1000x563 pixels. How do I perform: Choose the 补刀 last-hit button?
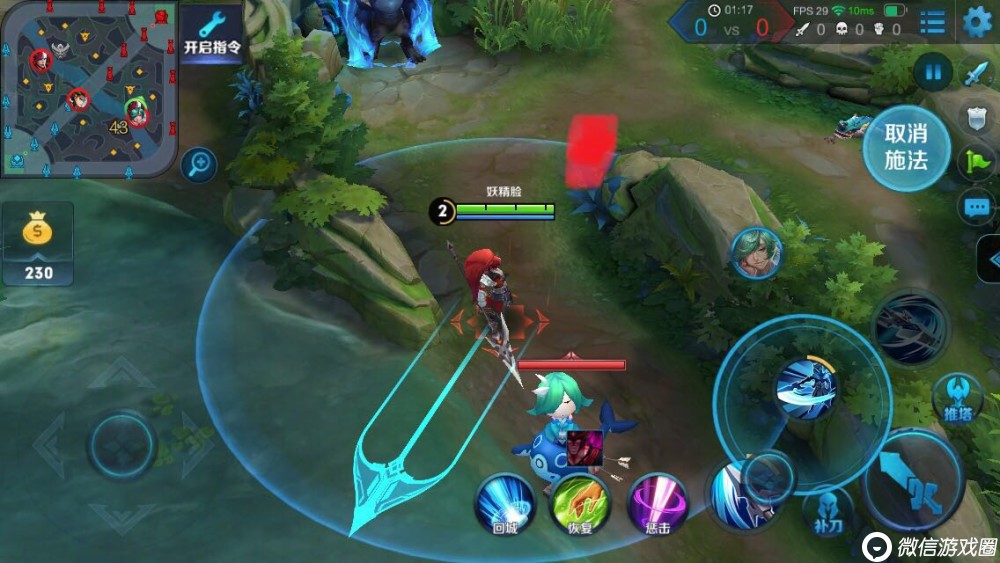point(828,509)
